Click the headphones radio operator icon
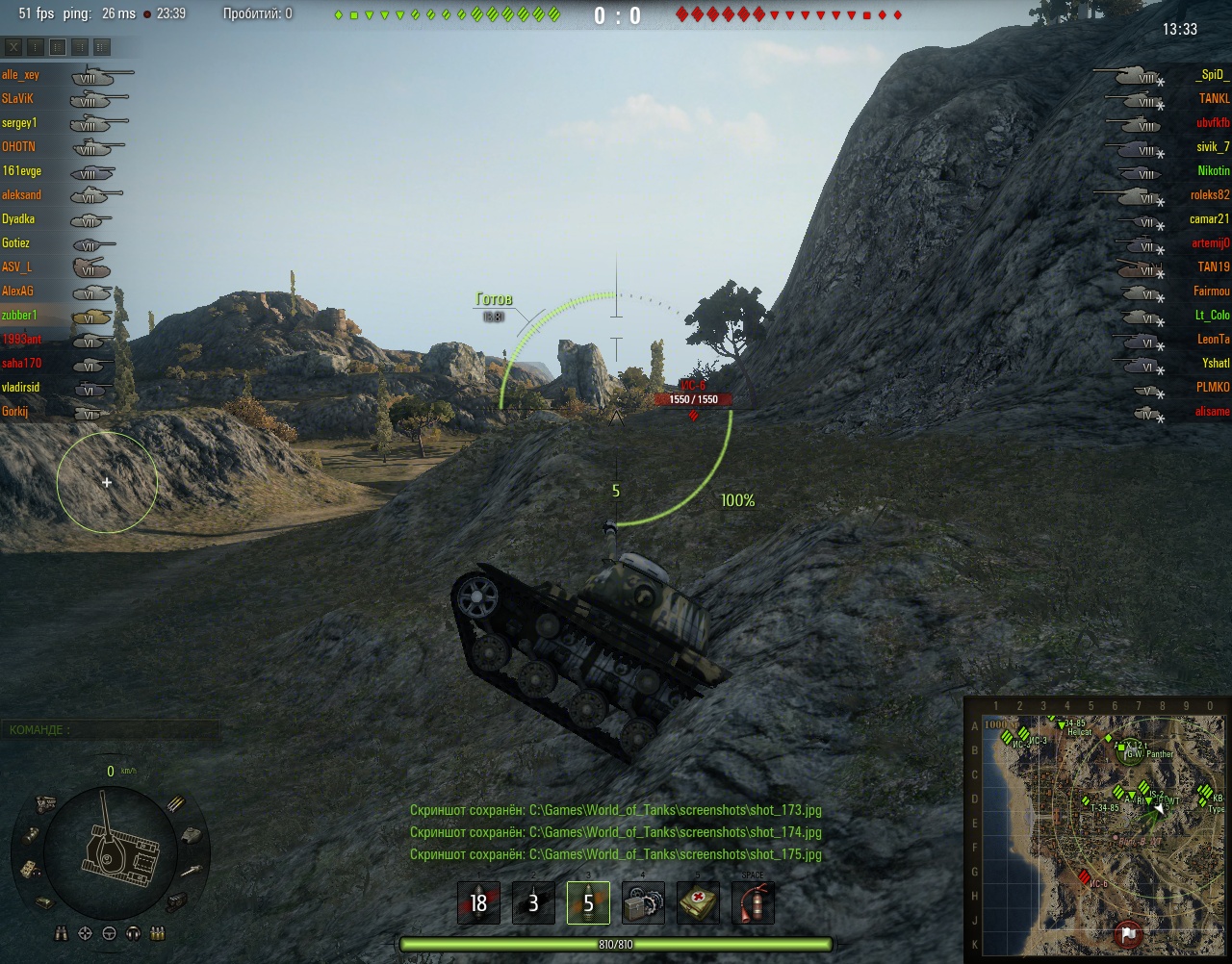 (x=133, y=933)
